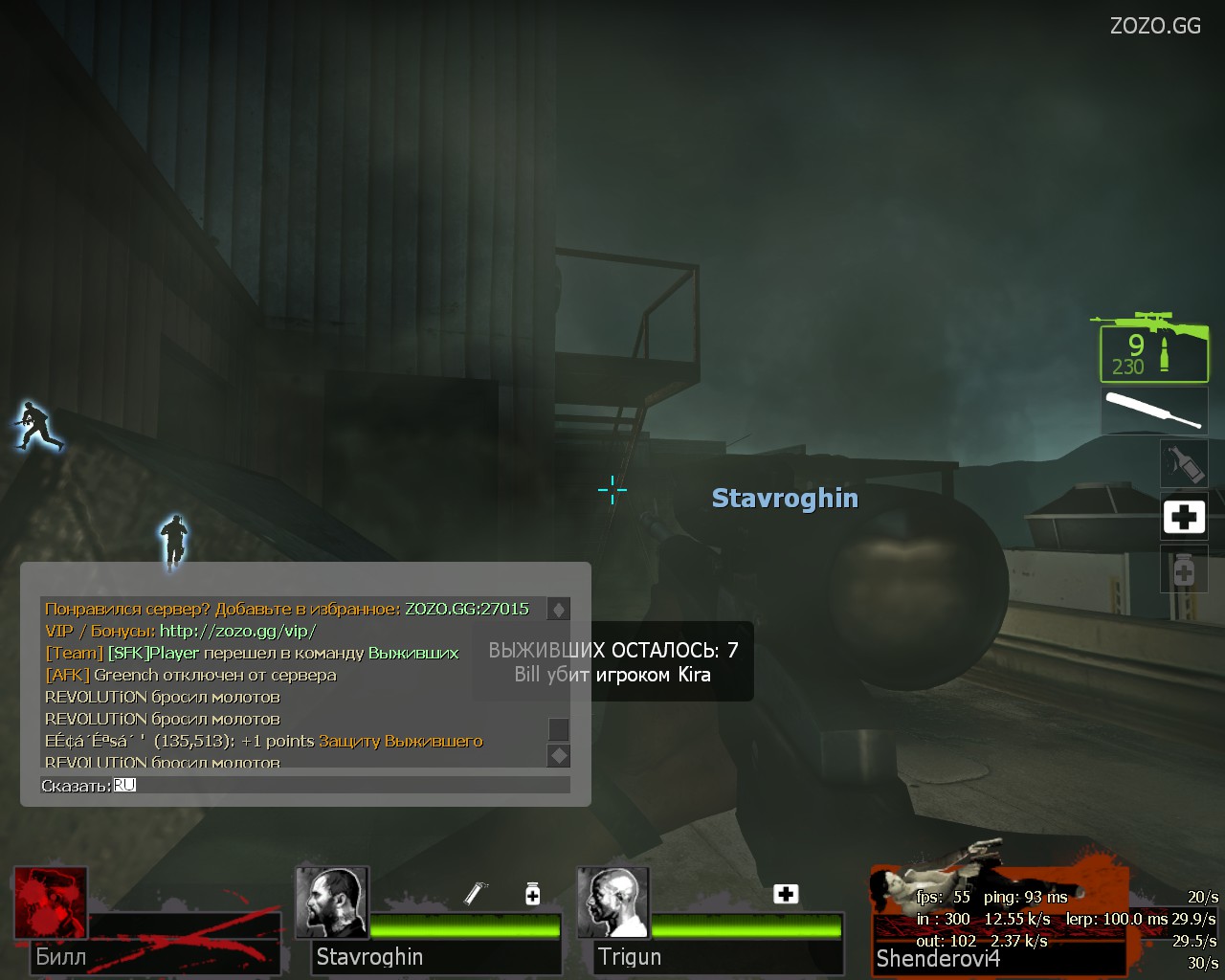This screenshot has height=980, width=1225.
Task: Select the molotov throwable slot
Action: (x=1183, y=463)
